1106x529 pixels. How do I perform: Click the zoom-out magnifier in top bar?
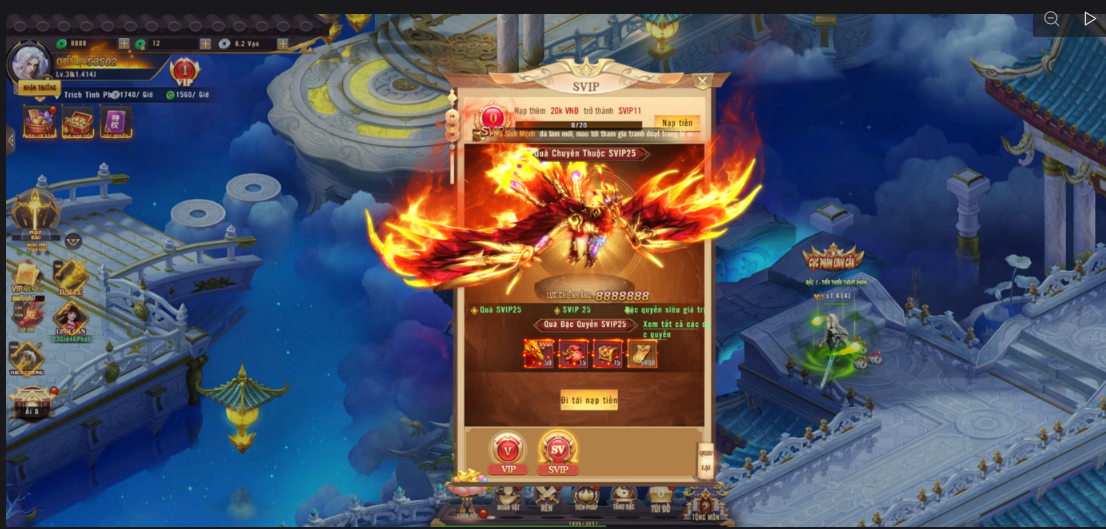click(x=1051, y=19)
